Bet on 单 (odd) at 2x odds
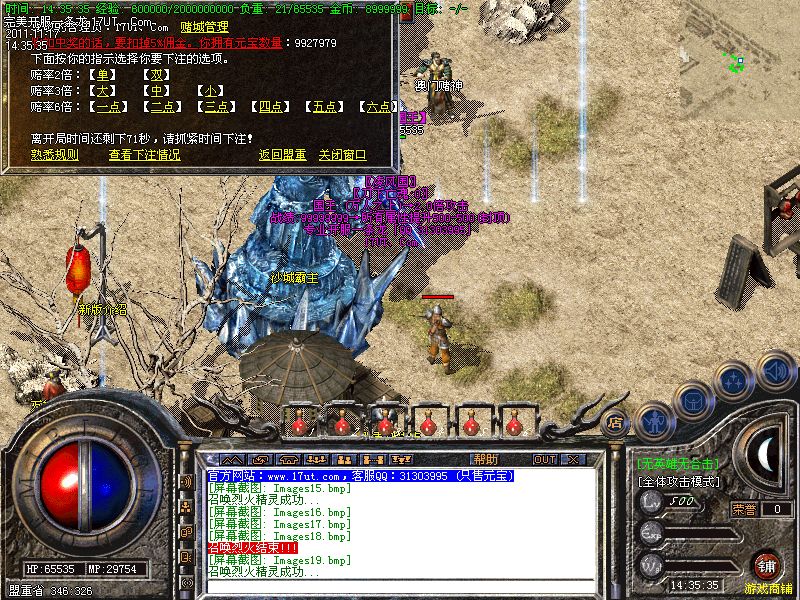The height and width of the screenshot is (600, 800). tap(102, 75)
